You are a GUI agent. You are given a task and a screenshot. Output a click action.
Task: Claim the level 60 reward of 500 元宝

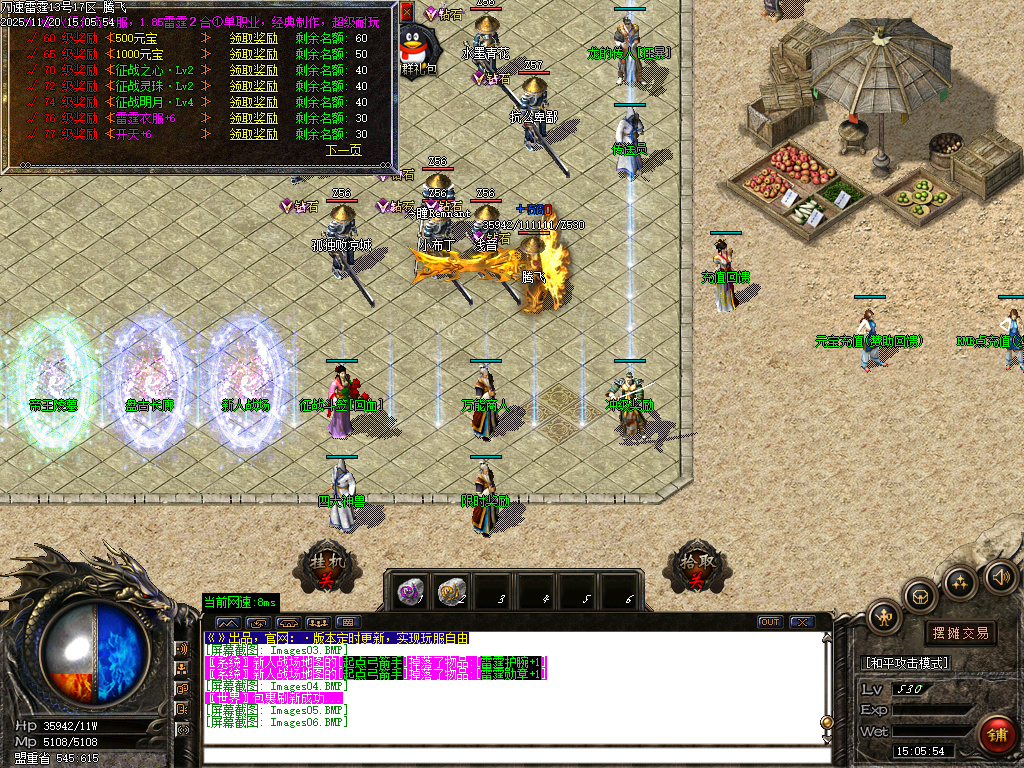click(x=254, y=38)
